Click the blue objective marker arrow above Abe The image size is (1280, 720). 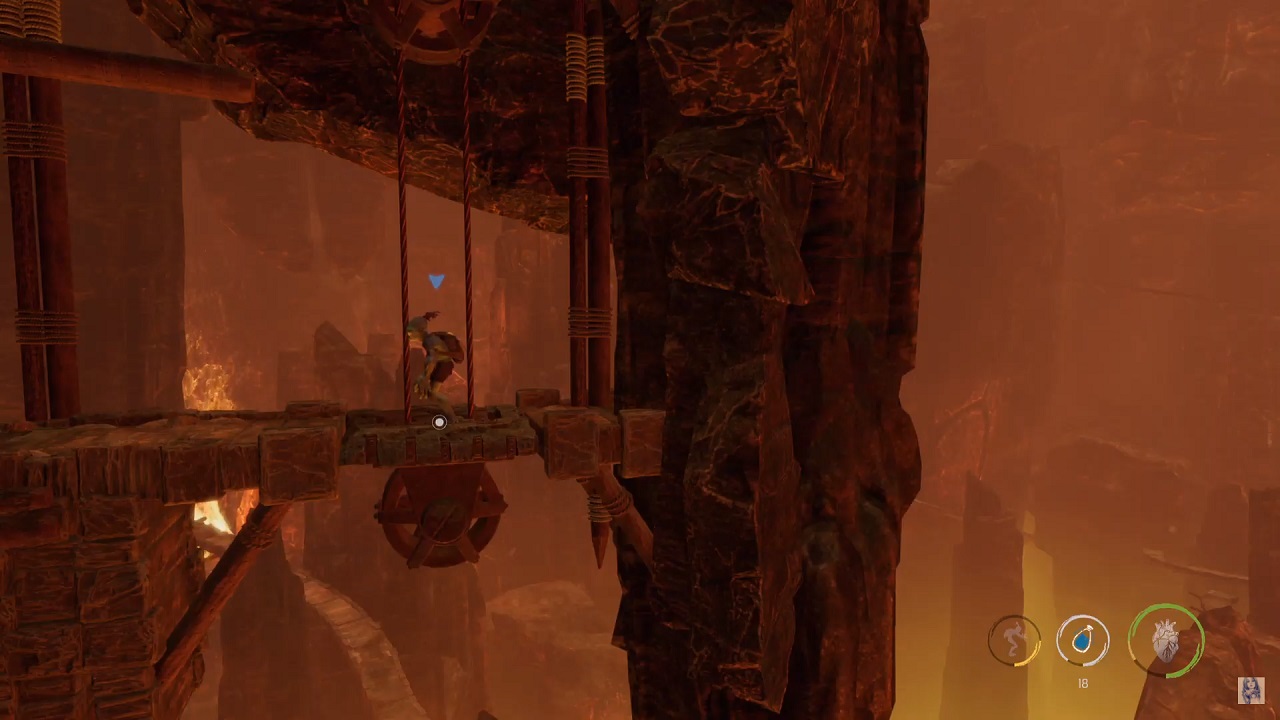(437, 281)
